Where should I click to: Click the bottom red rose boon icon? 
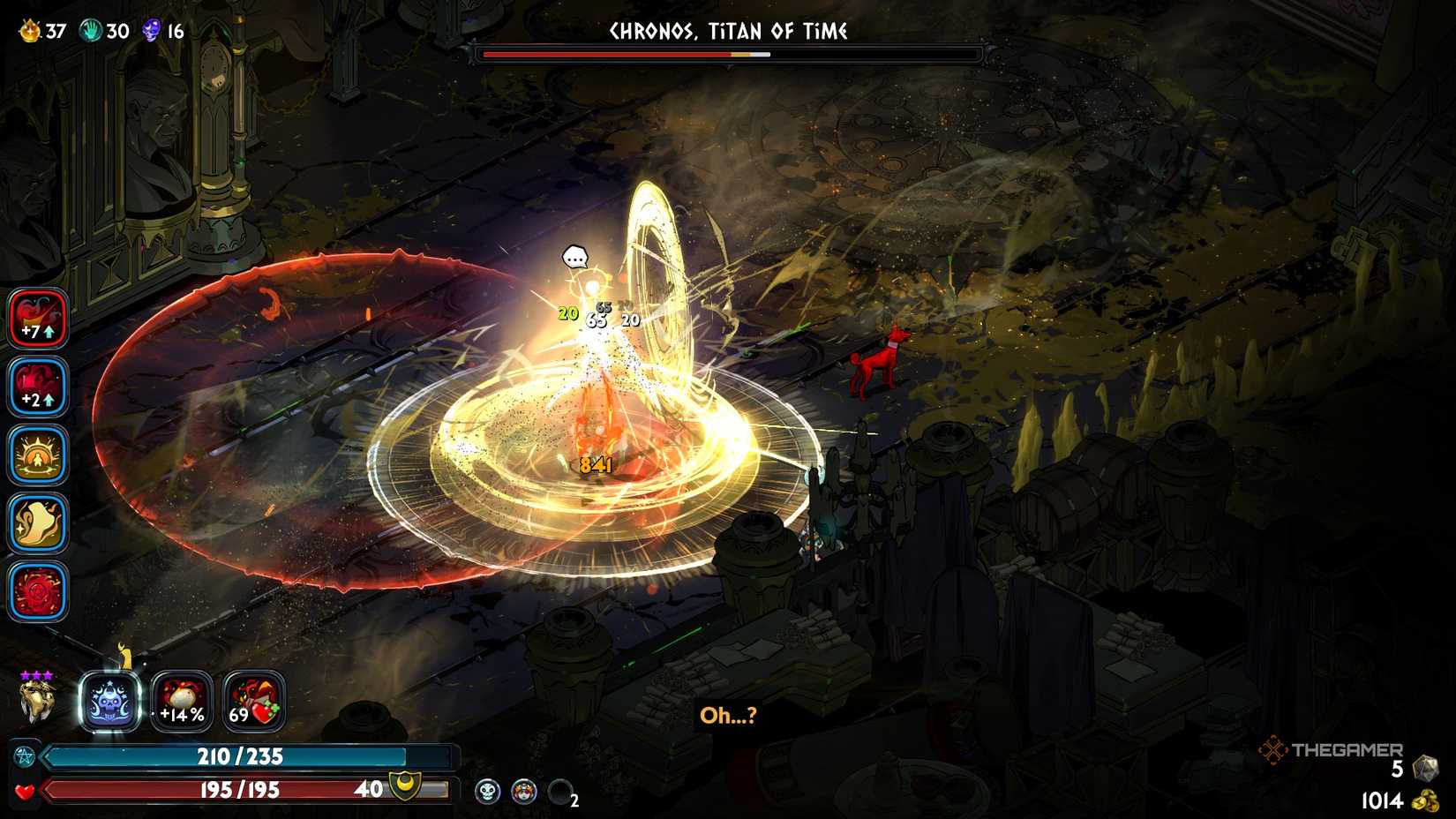(x=37, y=590)
